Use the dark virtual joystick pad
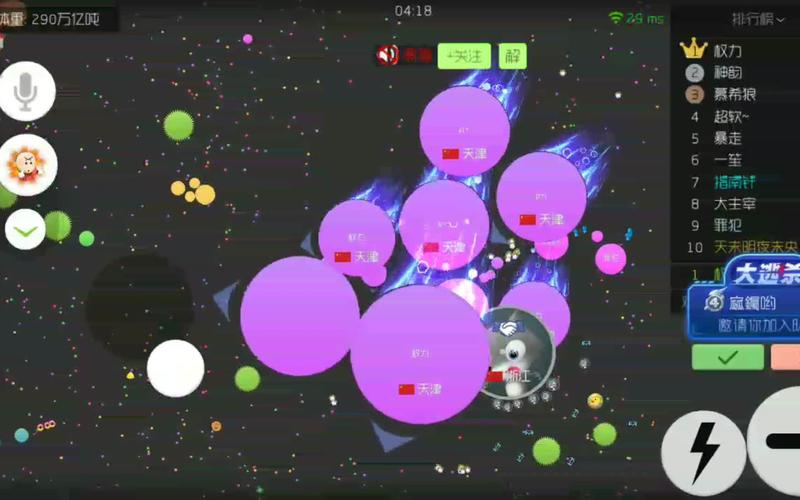This screenshot has height=500, width=800. point(139,305)
